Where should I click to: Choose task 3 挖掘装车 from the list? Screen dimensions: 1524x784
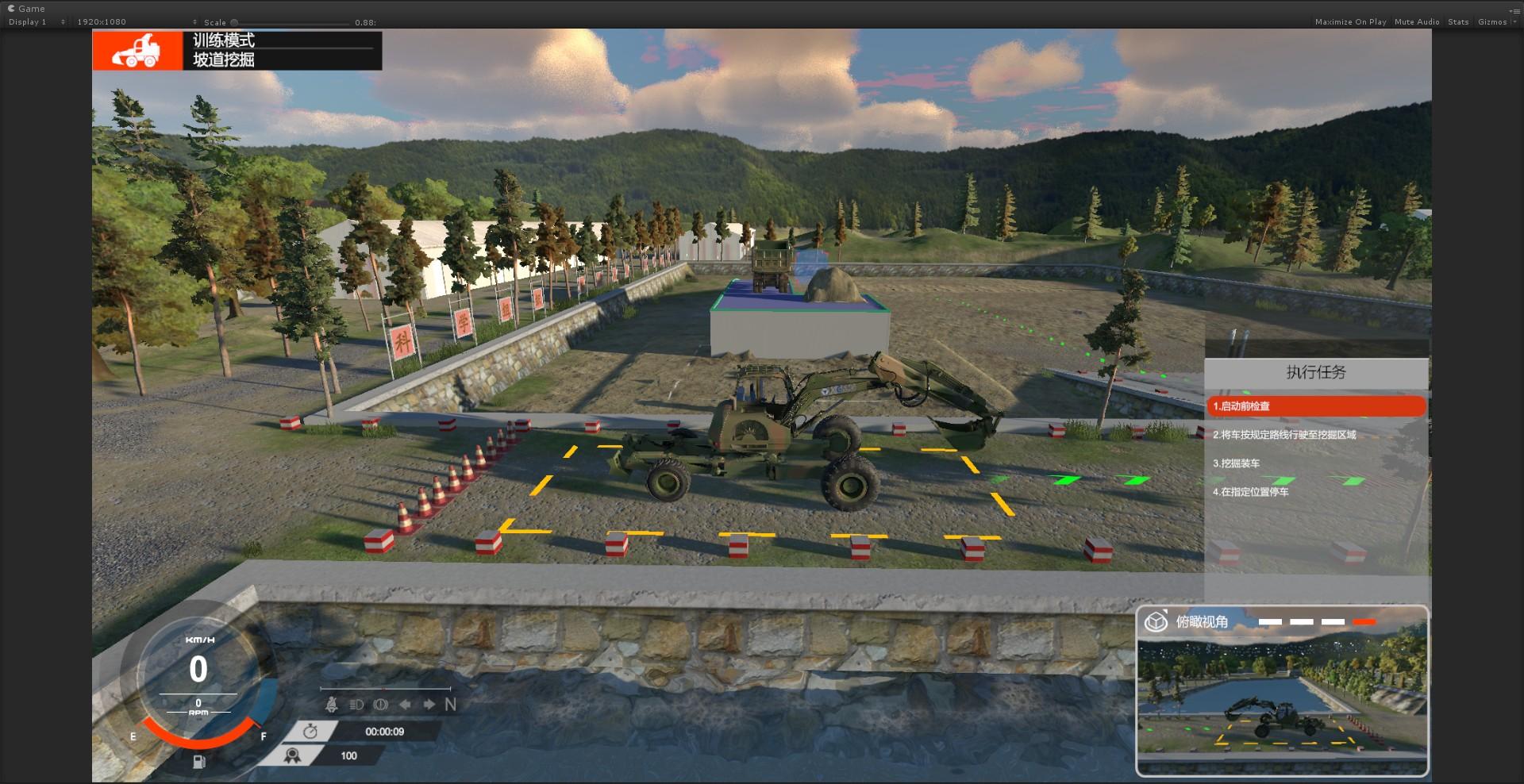click(1237, 463)
